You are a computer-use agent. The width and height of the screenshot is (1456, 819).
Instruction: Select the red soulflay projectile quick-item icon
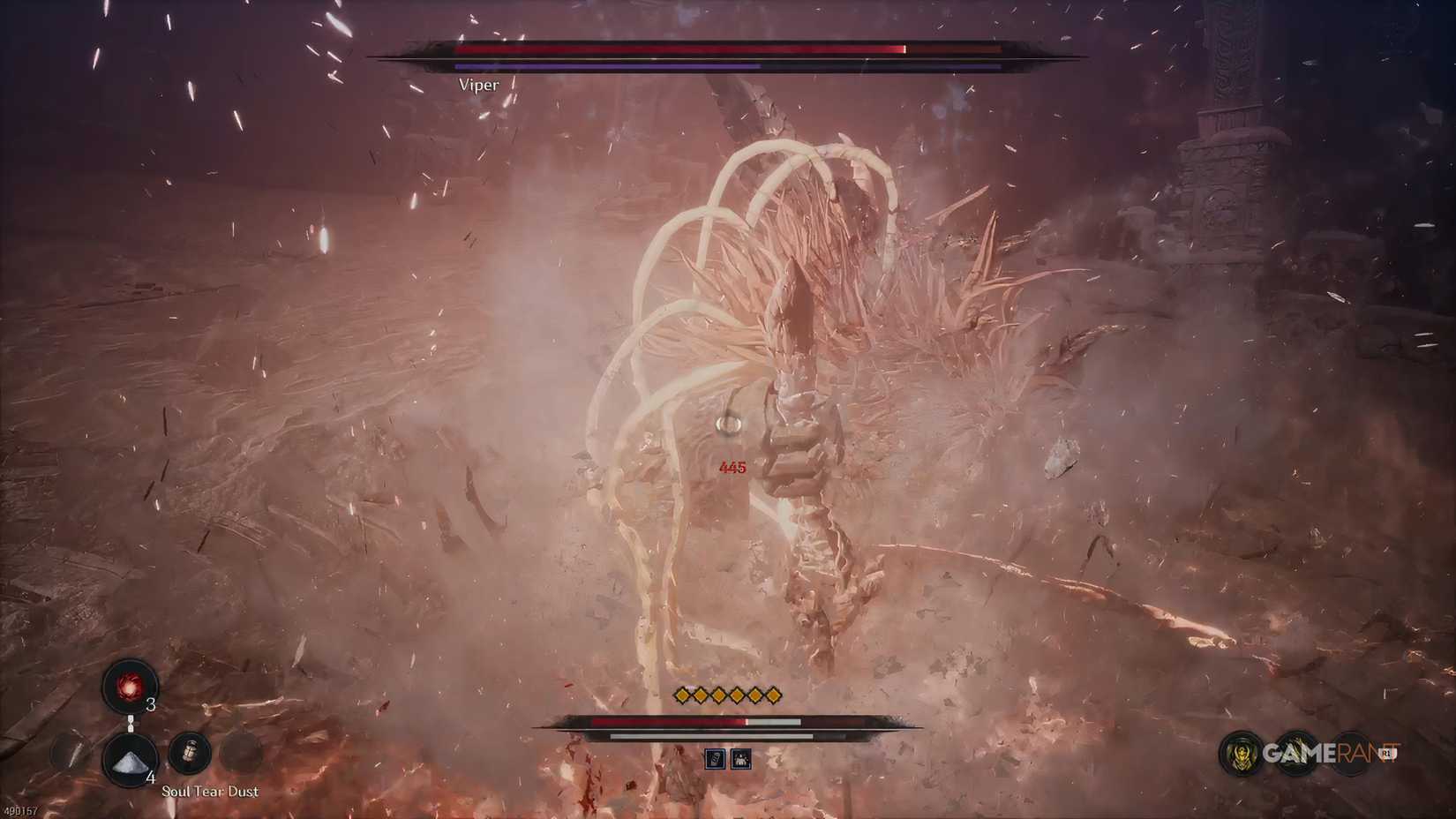point(128,687)
